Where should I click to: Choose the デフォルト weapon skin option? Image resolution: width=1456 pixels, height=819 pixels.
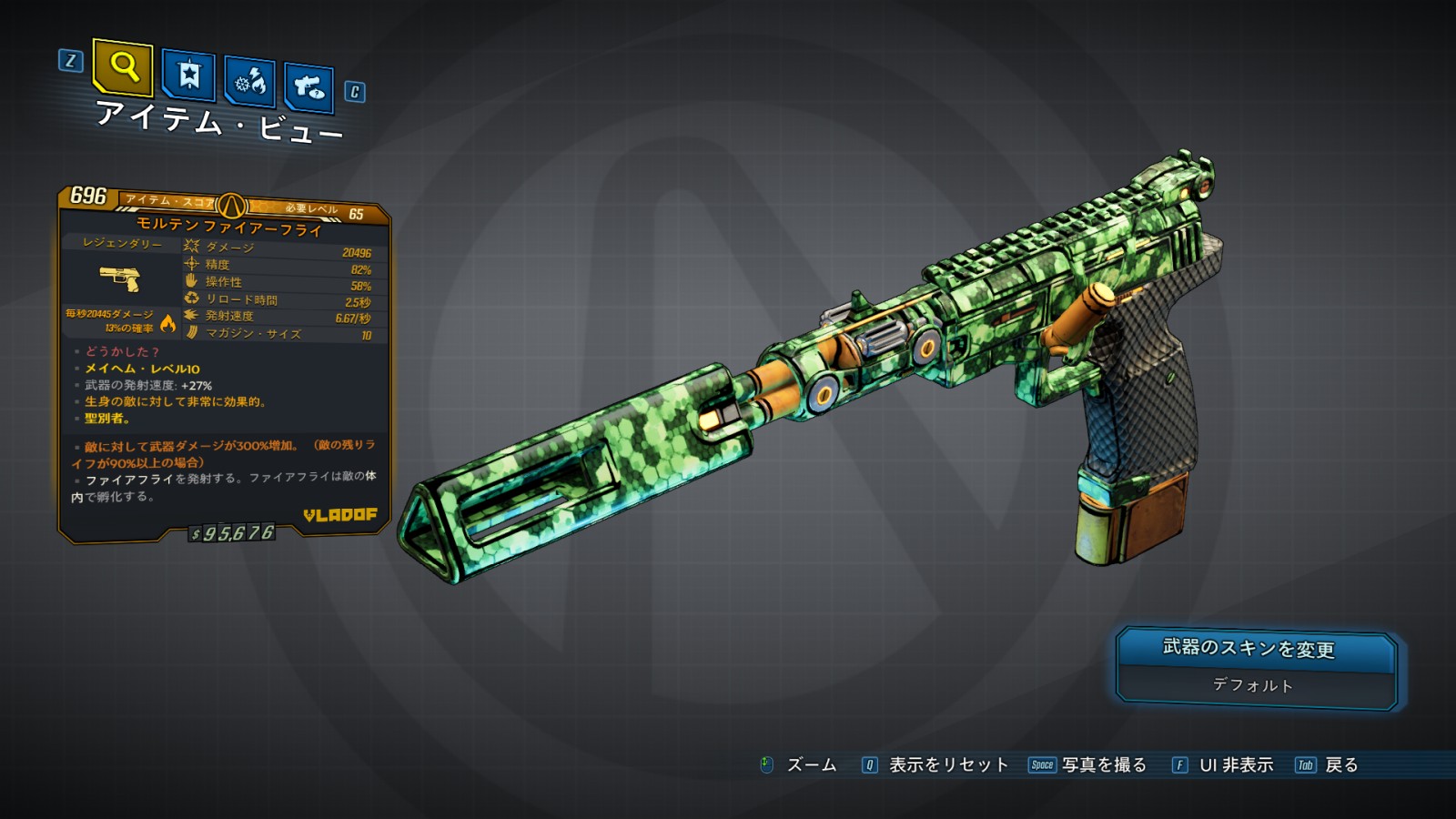click(1254, 686)
